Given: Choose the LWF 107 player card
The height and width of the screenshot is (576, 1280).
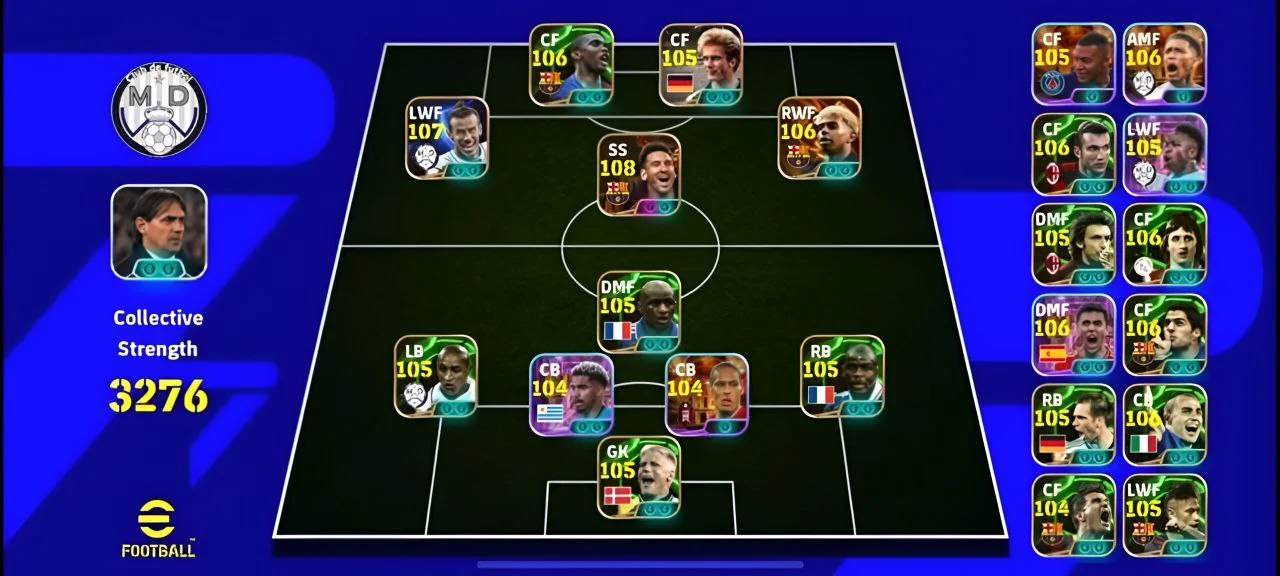Looking at the screenshot, I should pos(447,138).
